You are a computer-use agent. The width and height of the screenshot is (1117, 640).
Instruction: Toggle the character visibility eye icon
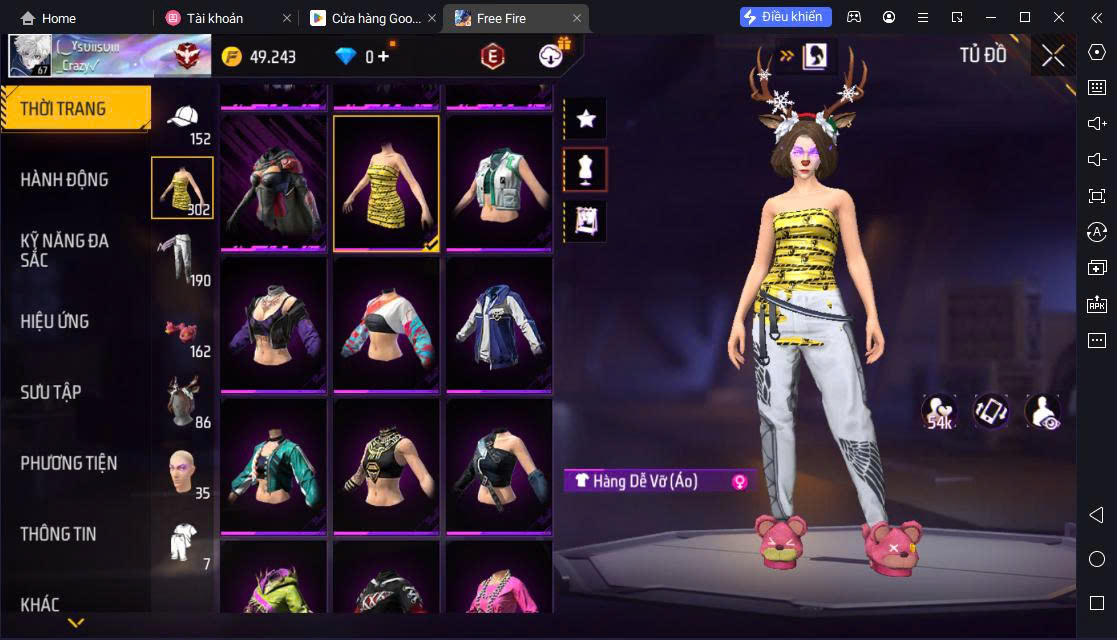(x=1043, y=412)
